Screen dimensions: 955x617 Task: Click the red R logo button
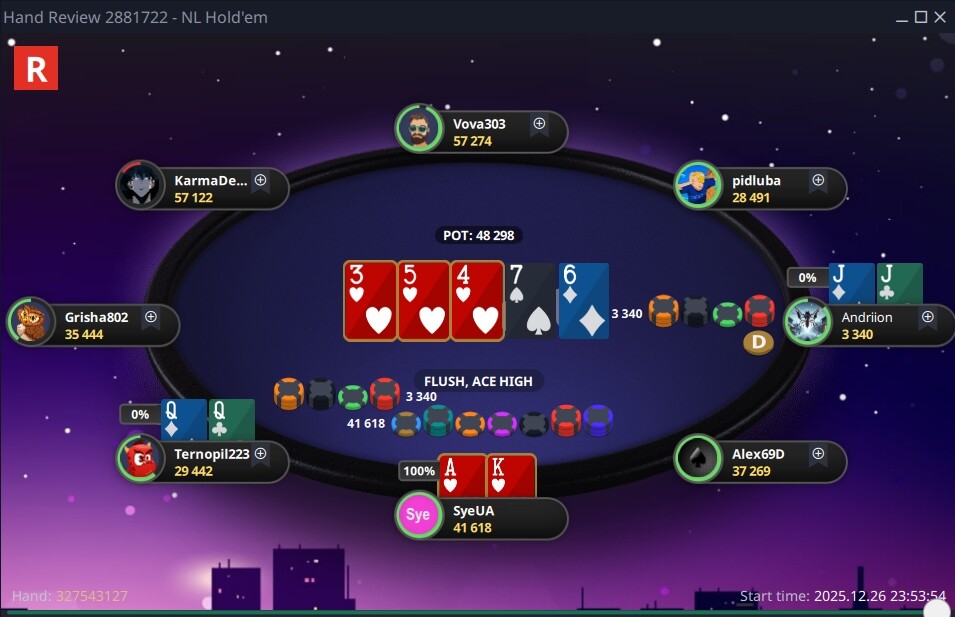[36, 68]
